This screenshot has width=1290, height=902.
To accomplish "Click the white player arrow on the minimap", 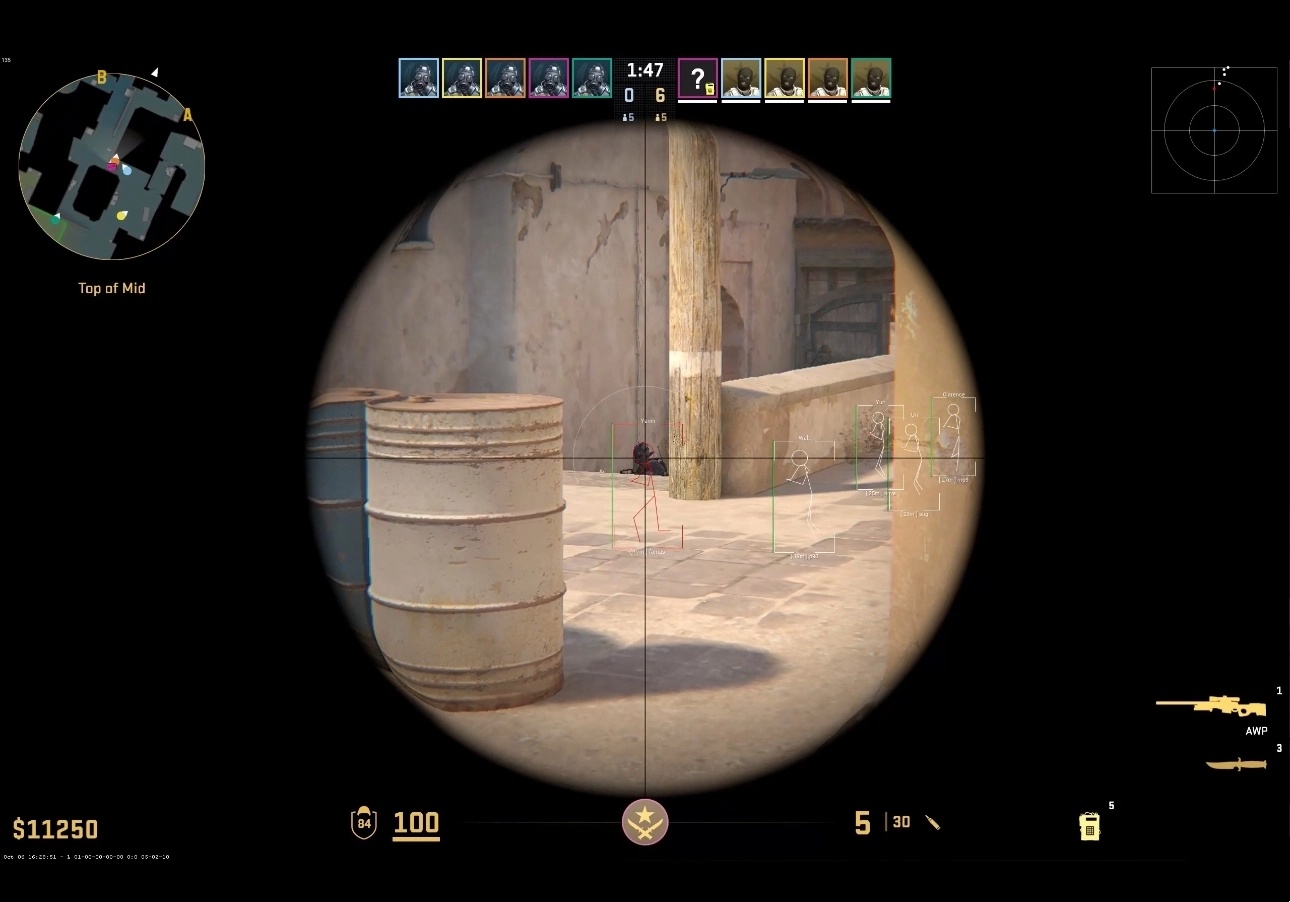I will click(156, 72).
